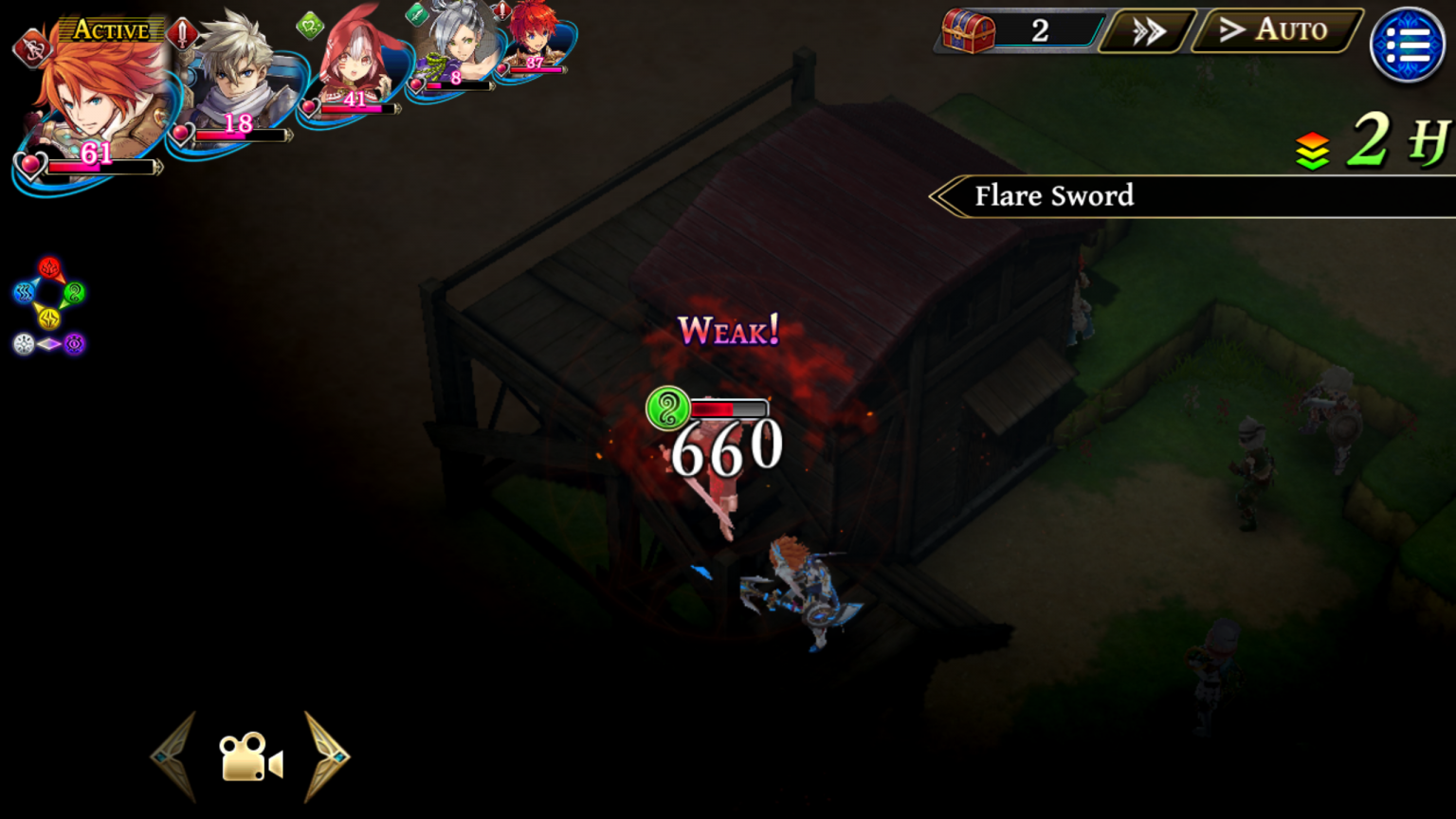Image resolution: width=1456 pixels, height=819 pixels.
Task: Tap the treasure chest counter icon
Action: pyautogui.click(x=968, y=31)
